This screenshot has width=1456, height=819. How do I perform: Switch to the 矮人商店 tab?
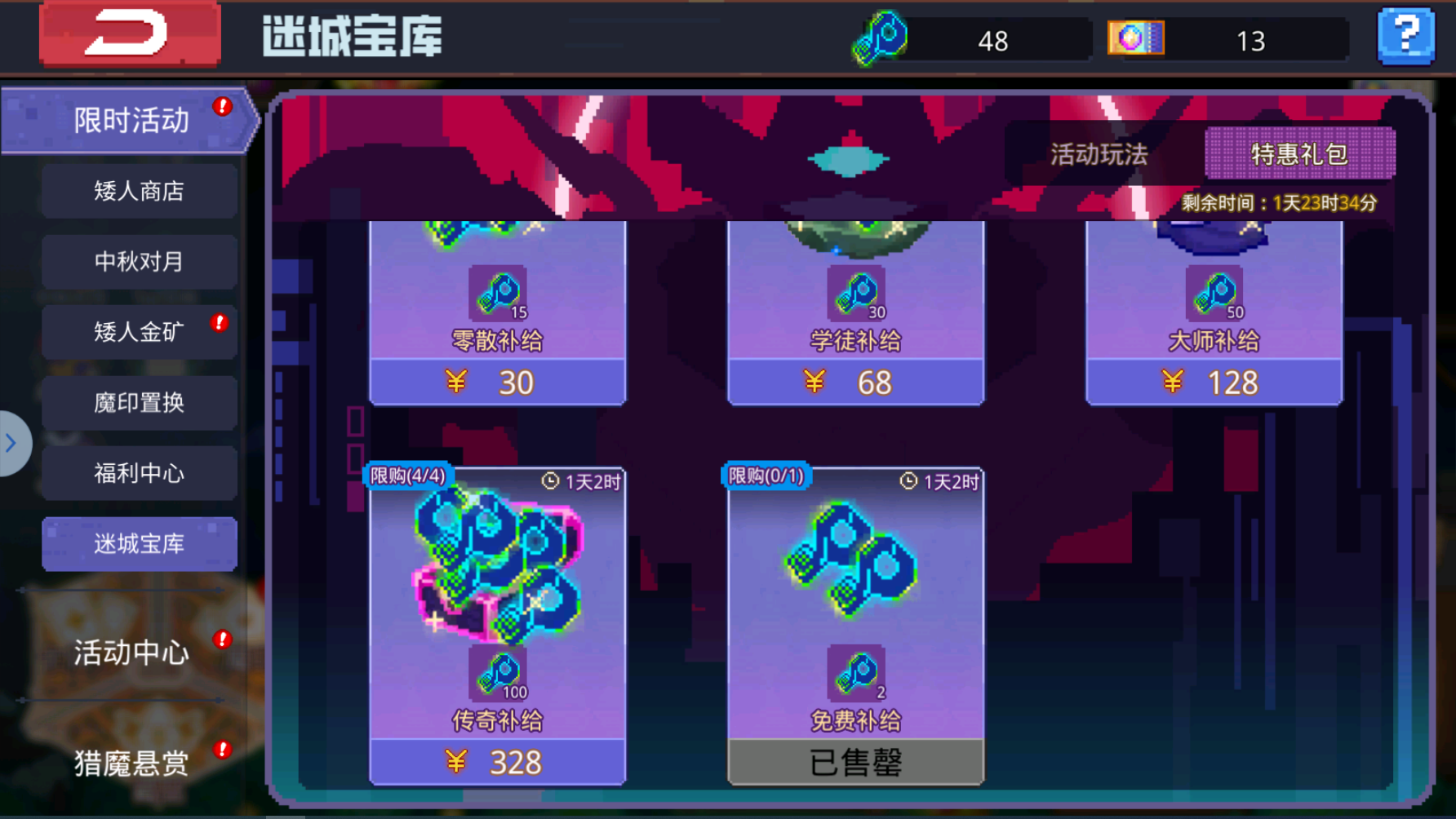139,190
